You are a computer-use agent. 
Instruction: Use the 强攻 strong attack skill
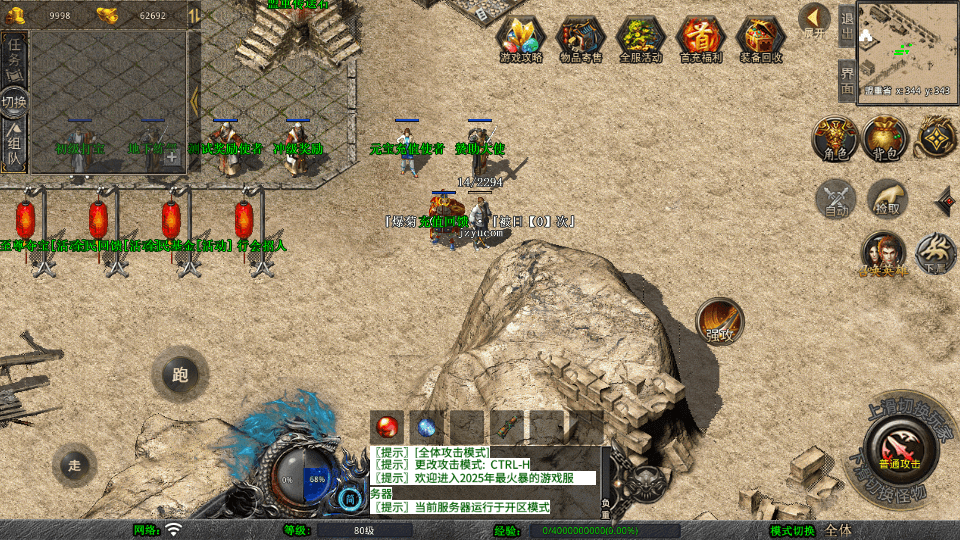click(x=720, y=322)
